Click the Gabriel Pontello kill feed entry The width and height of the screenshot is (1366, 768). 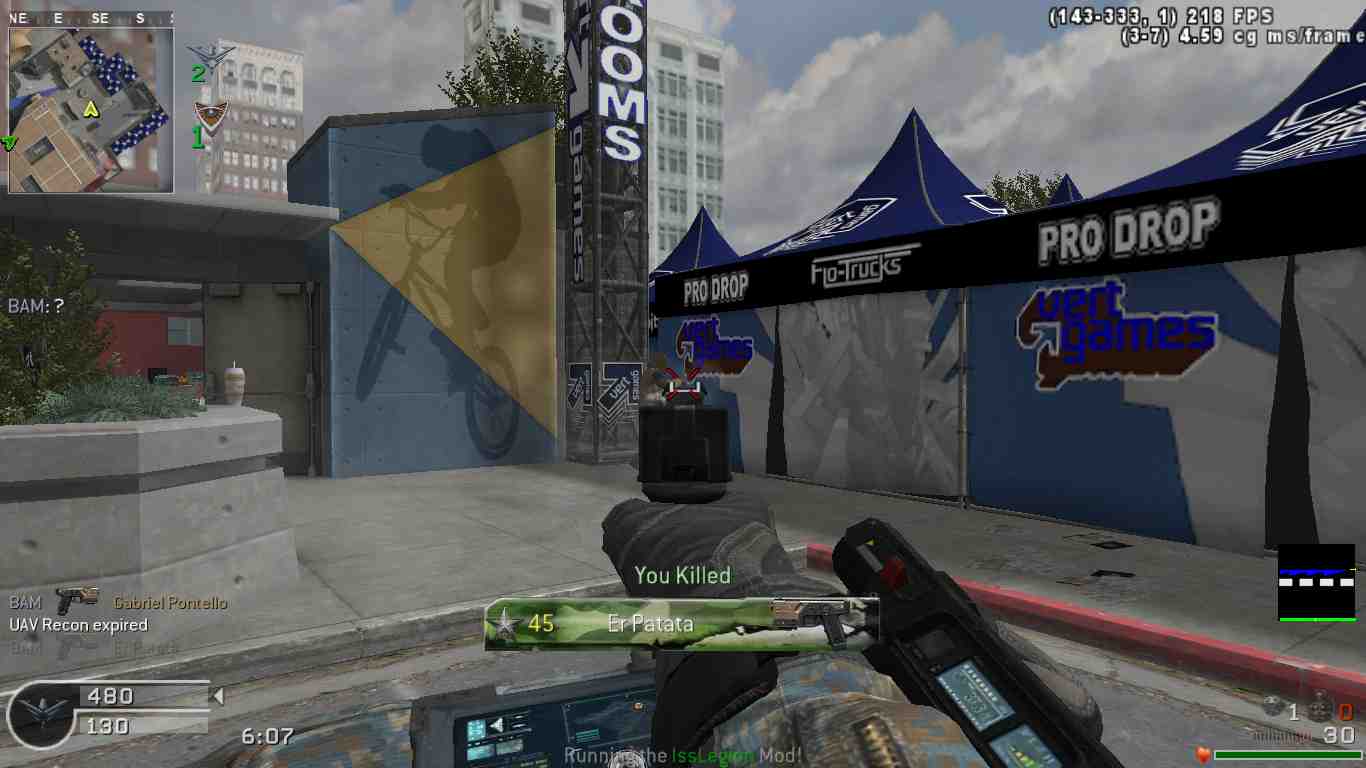coord(118,603)
